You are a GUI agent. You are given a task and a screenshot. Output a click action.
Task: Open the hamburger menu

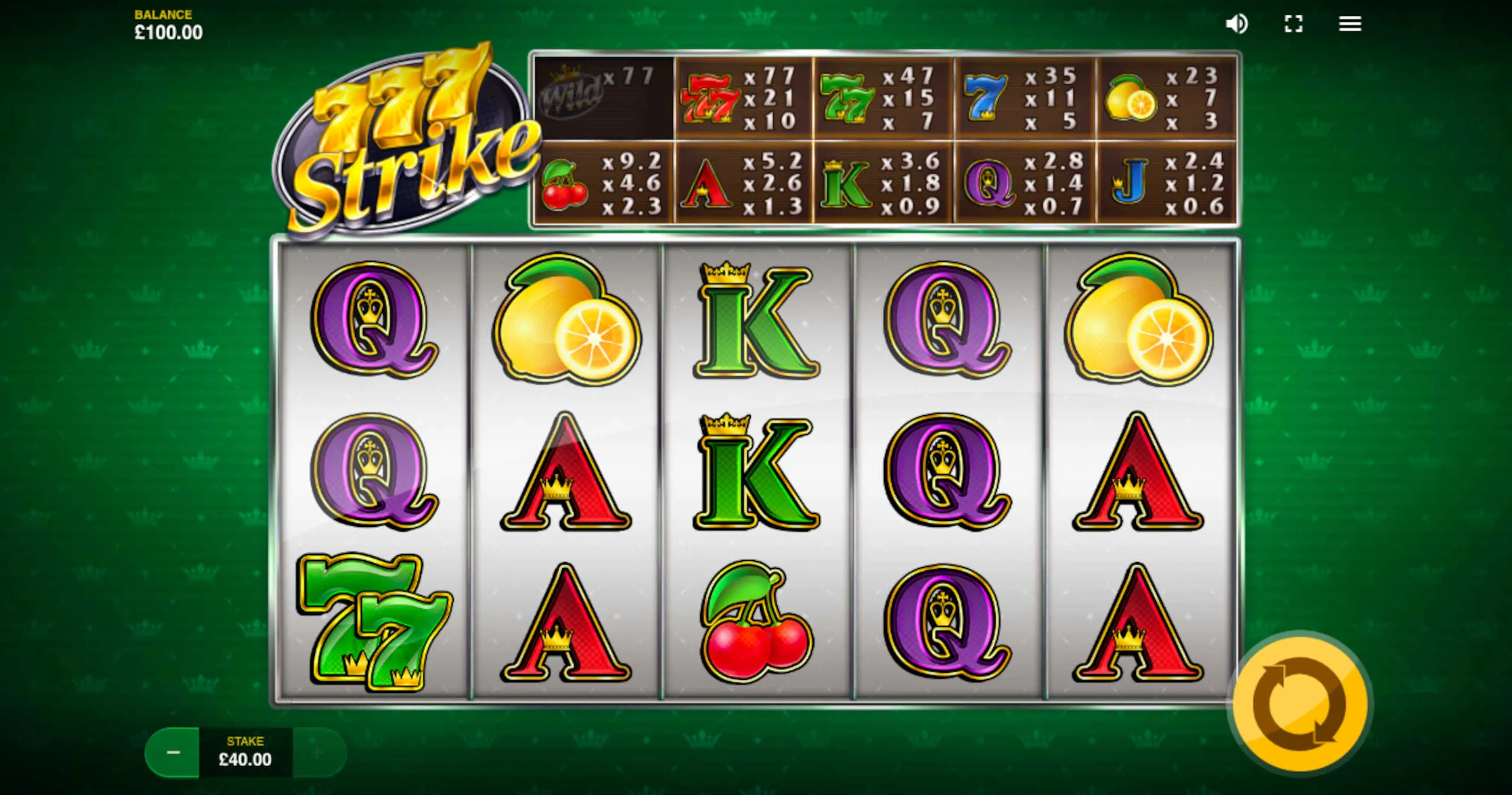[x=1350, y=24]
